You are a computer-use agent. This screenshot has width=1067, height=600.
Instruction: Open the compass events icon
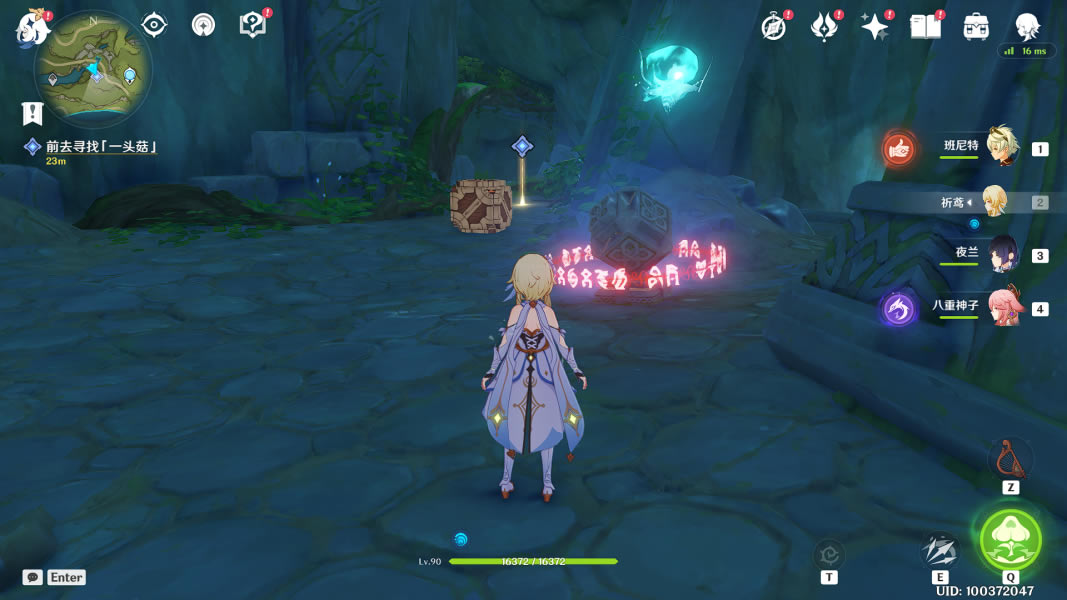[773, 26]
